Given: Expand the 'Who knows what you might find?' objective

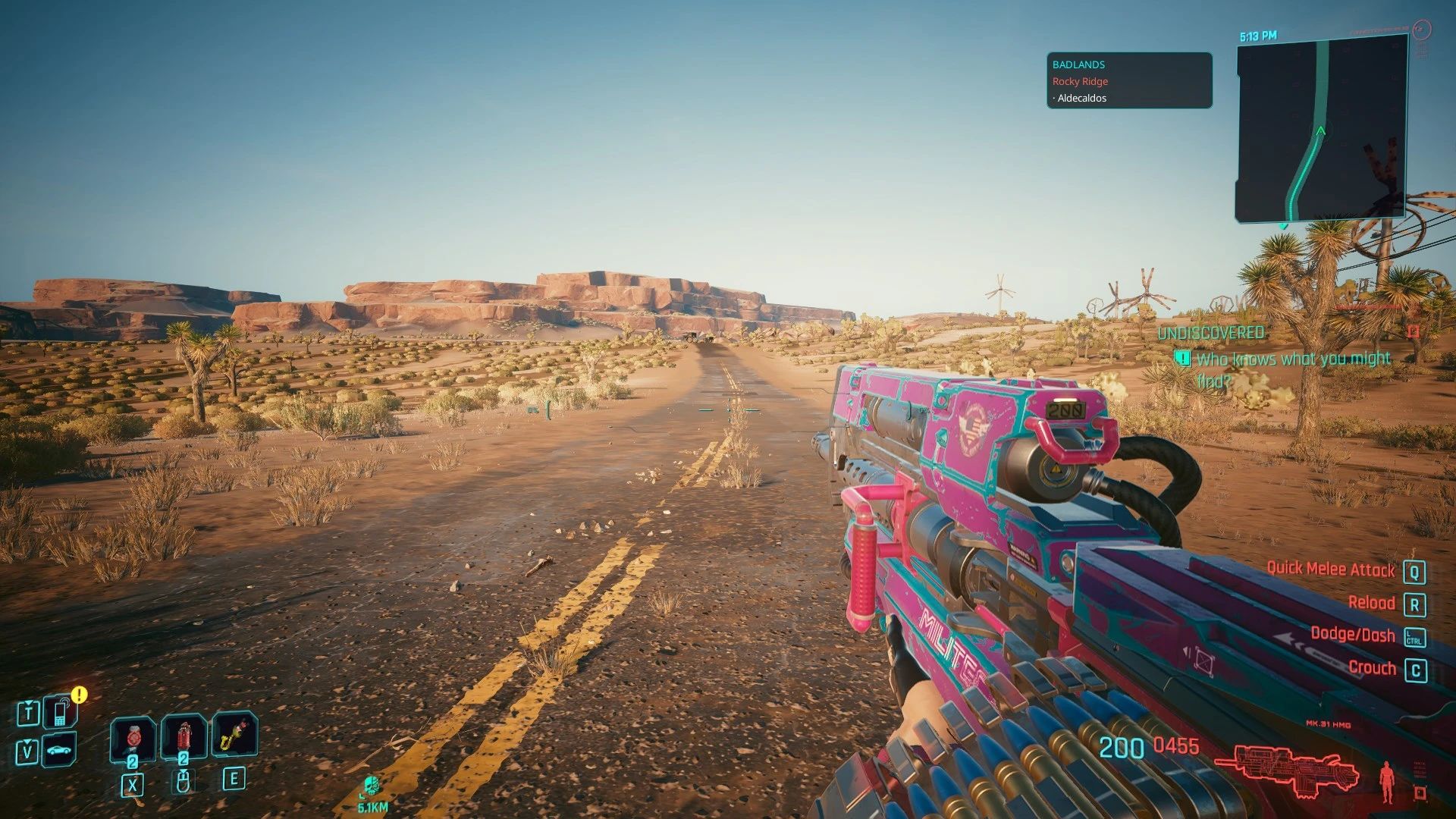Looking at the screenshot, I should pos(1289,358).
